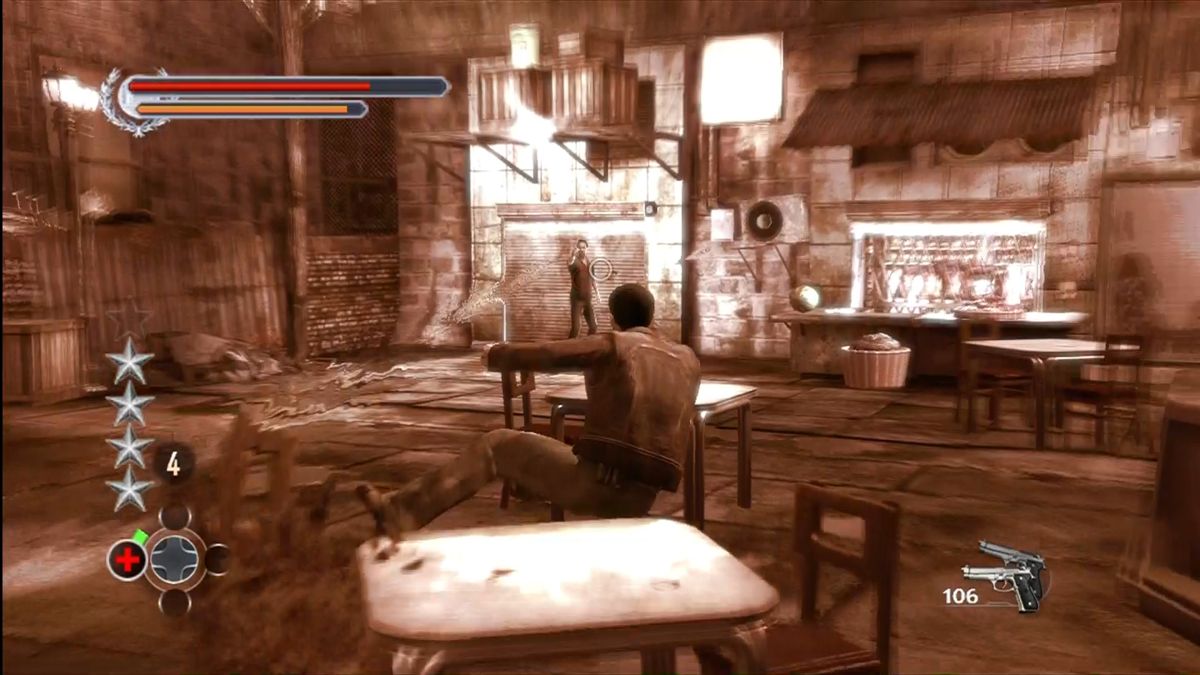Select the dual pistols weapon icon
Viewport: 1200px width, 675px height.
tap(1005, 575)
